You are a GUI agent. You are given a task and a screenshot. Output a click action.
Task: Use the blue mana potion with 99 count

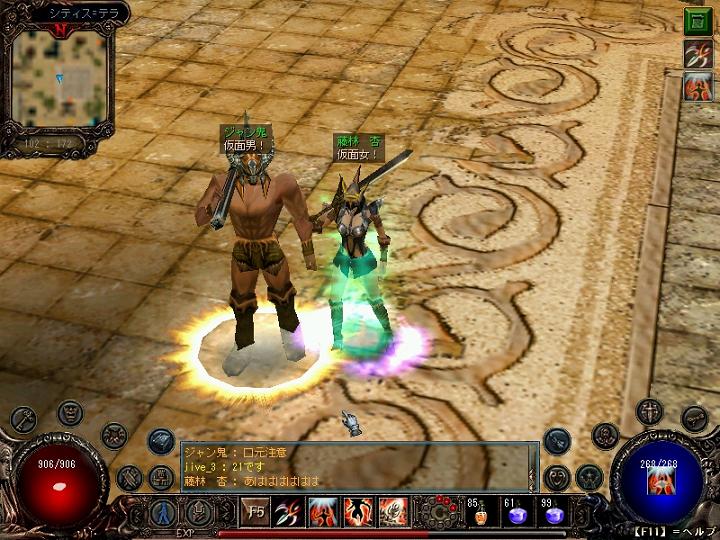[553, 513]
